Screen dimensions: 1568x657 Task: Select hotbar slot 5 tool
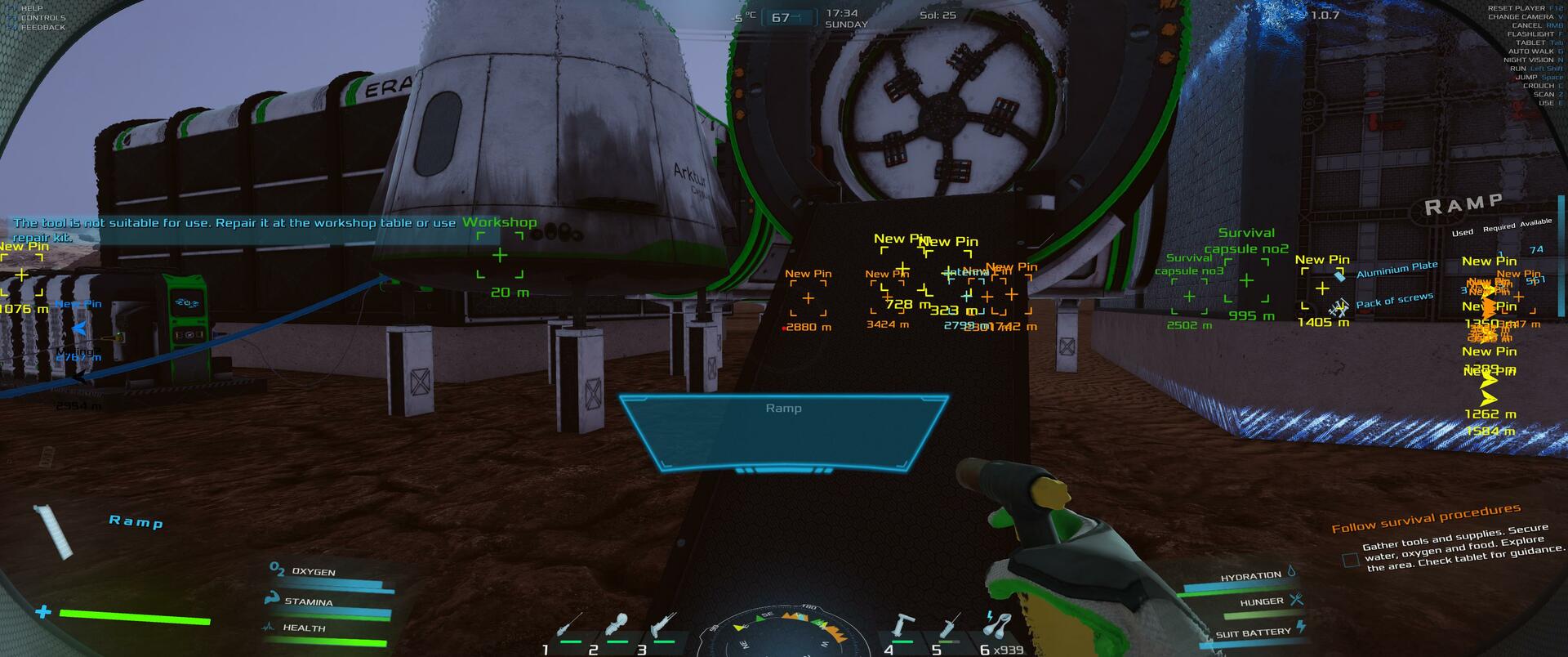[949, 628]
